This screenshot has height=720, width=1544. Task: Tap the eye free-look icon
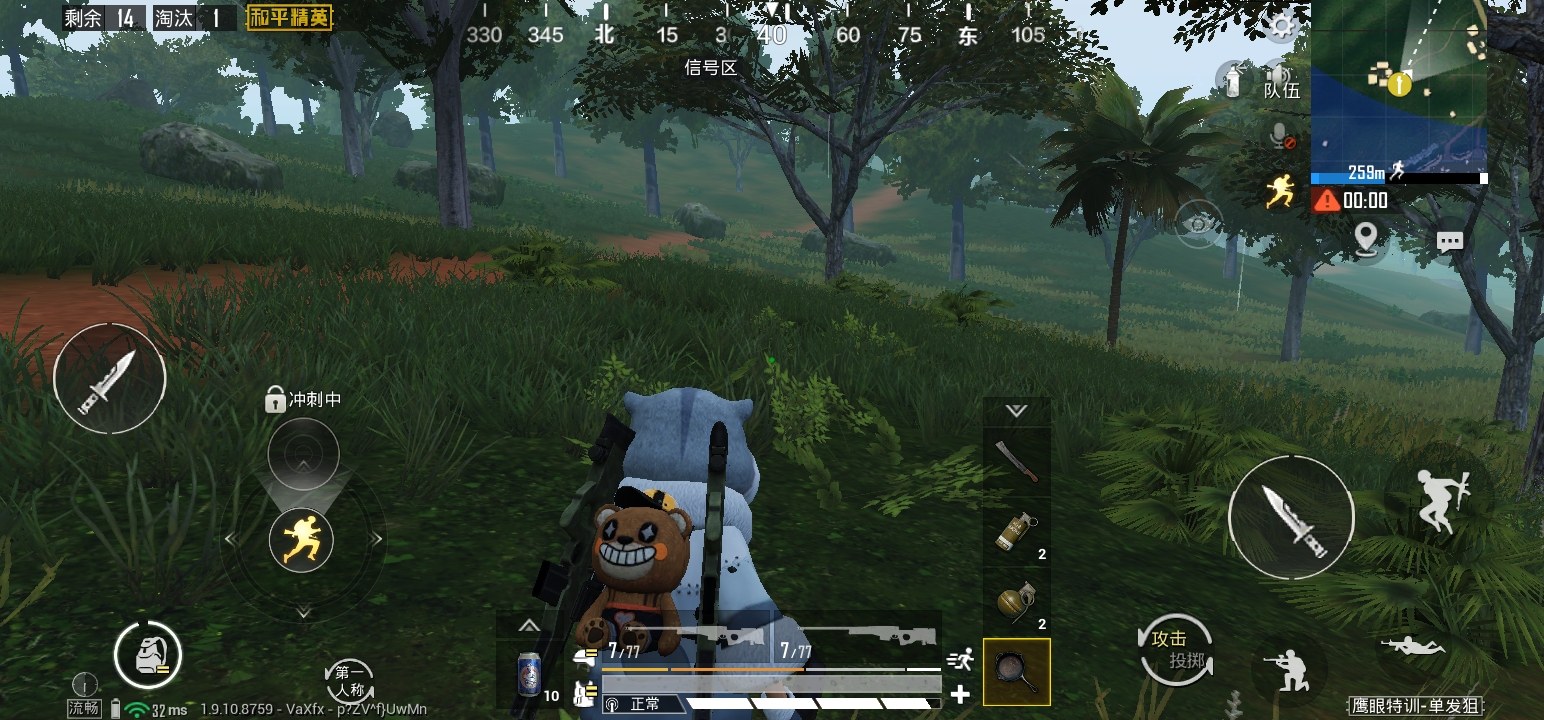click(x=1199, y=223)
